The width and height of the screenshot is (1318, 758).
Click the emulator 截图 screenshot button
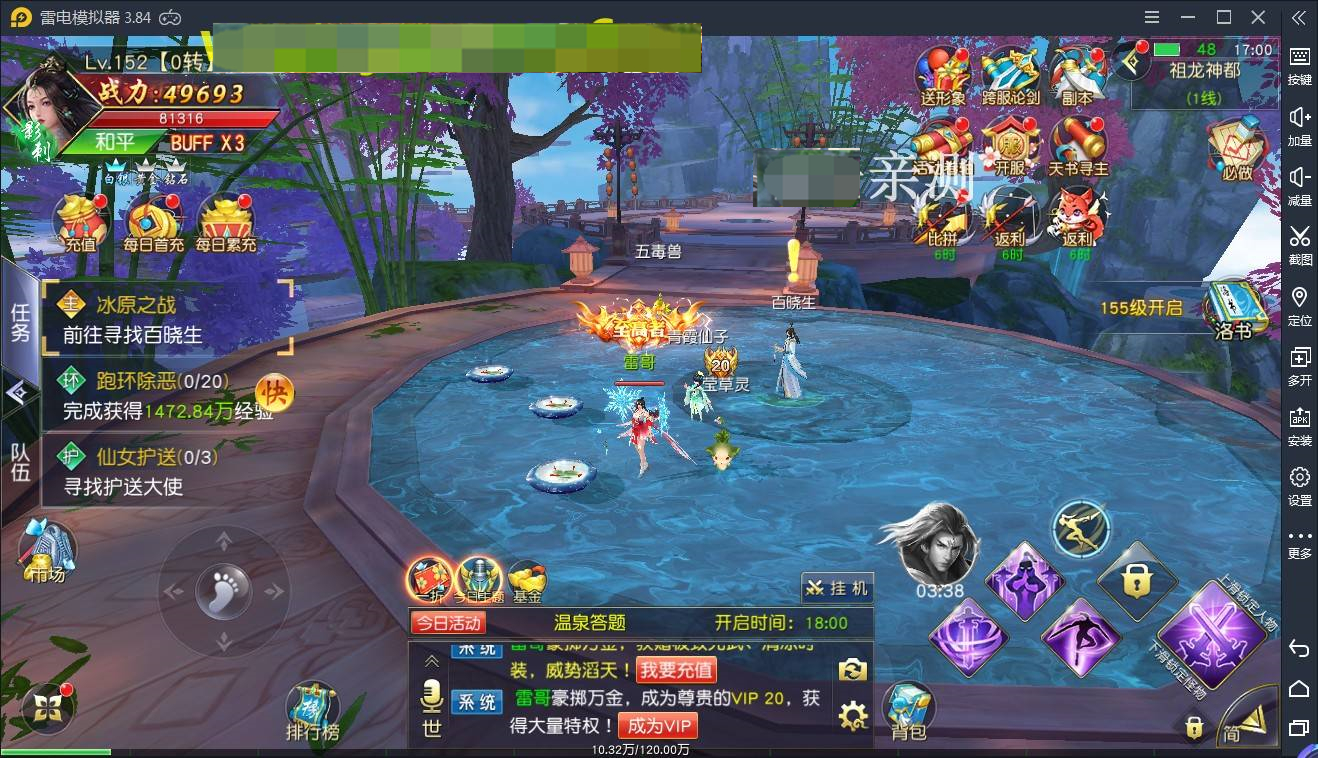[1299, 245]
